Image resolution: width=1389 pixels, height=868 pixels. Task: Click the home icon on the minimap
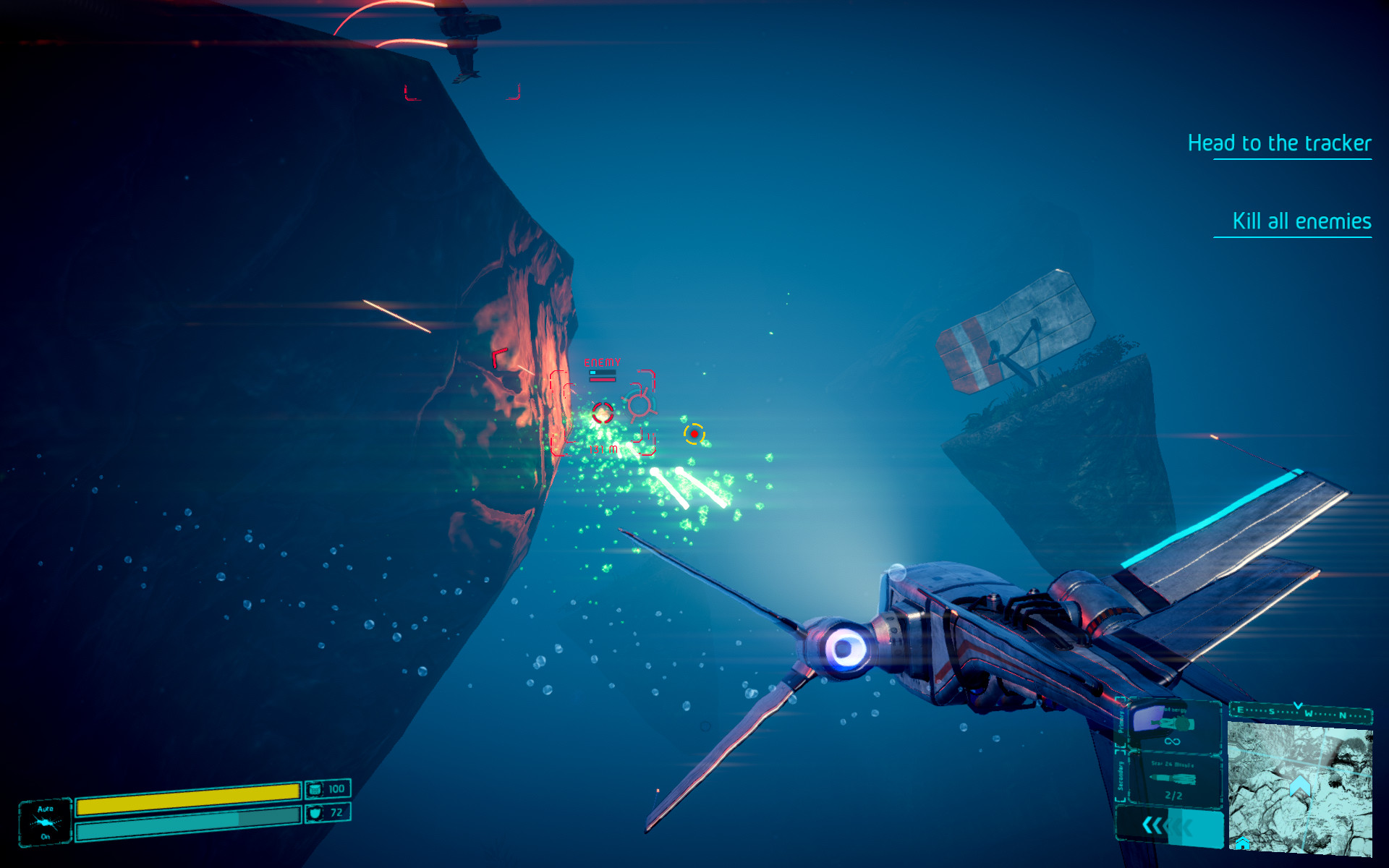(x=1242, y=845)
